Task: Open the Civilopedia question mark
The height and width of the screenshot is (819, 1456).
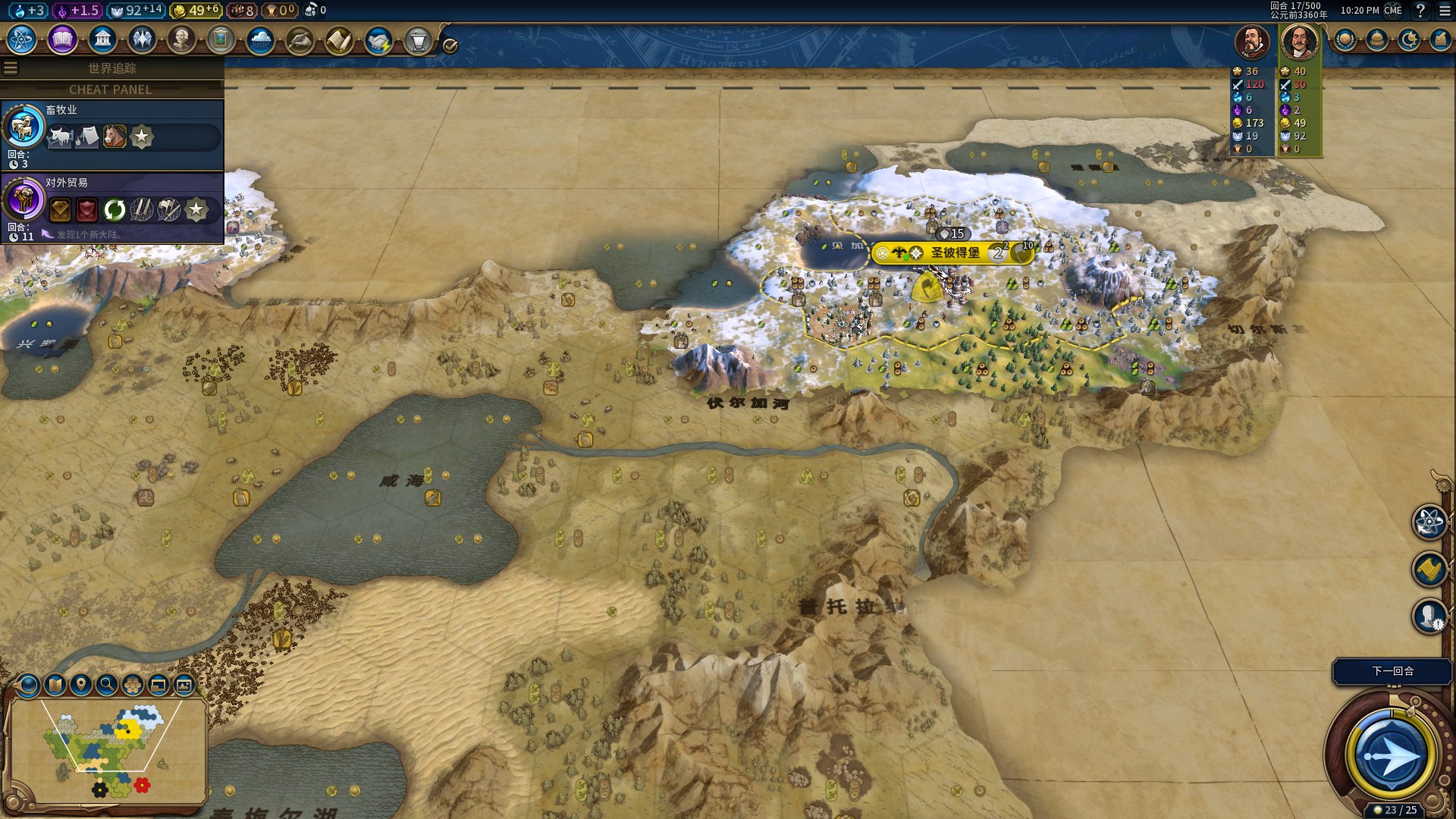Action: coord(1420,11)
